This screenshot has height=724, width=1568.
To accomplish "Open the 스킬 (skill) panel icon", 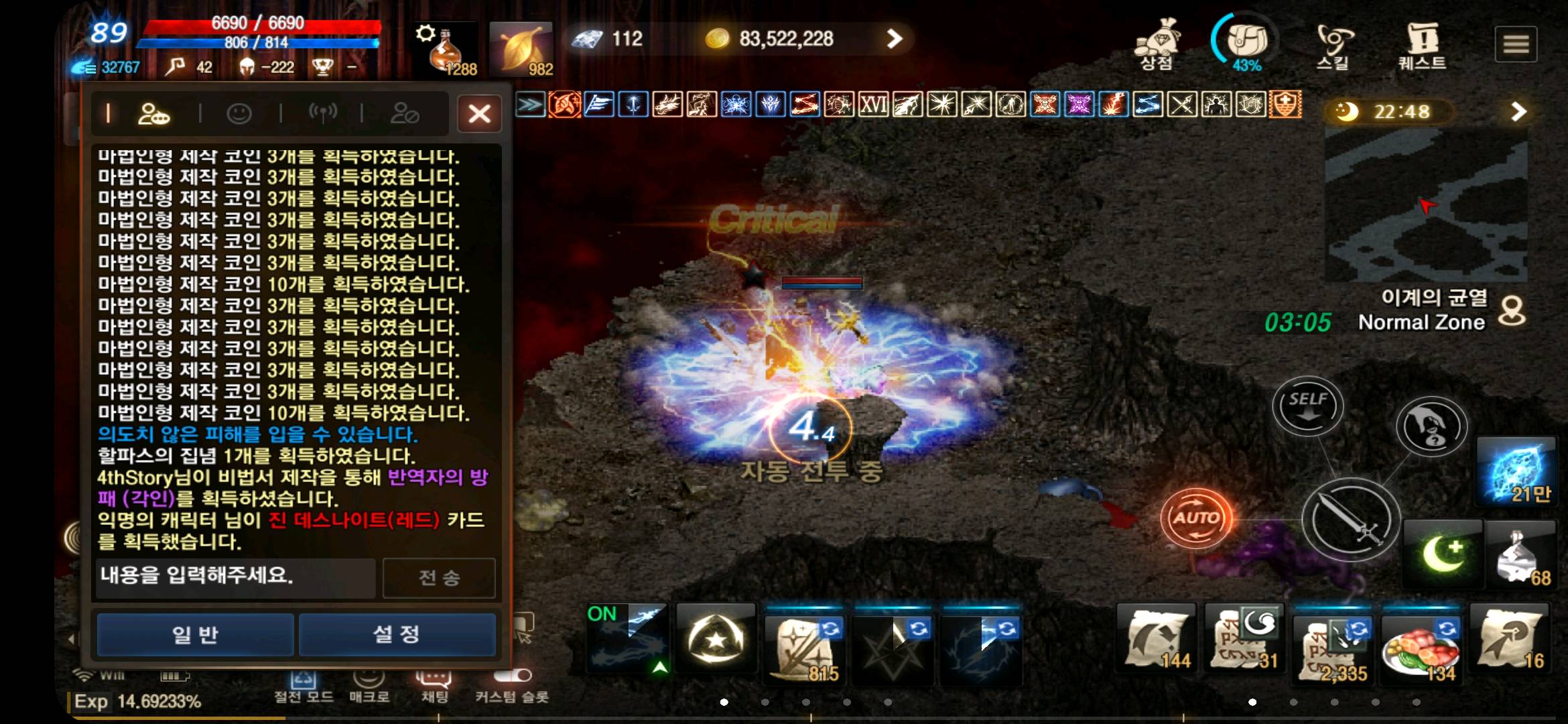I will 1332,42.
